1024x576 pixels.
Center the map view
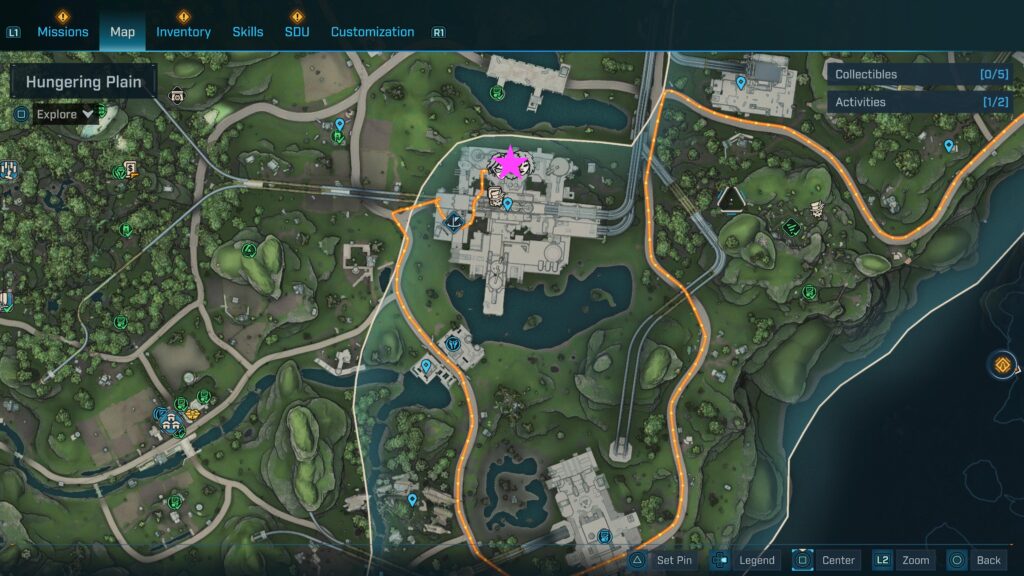(x=825, y=560)
